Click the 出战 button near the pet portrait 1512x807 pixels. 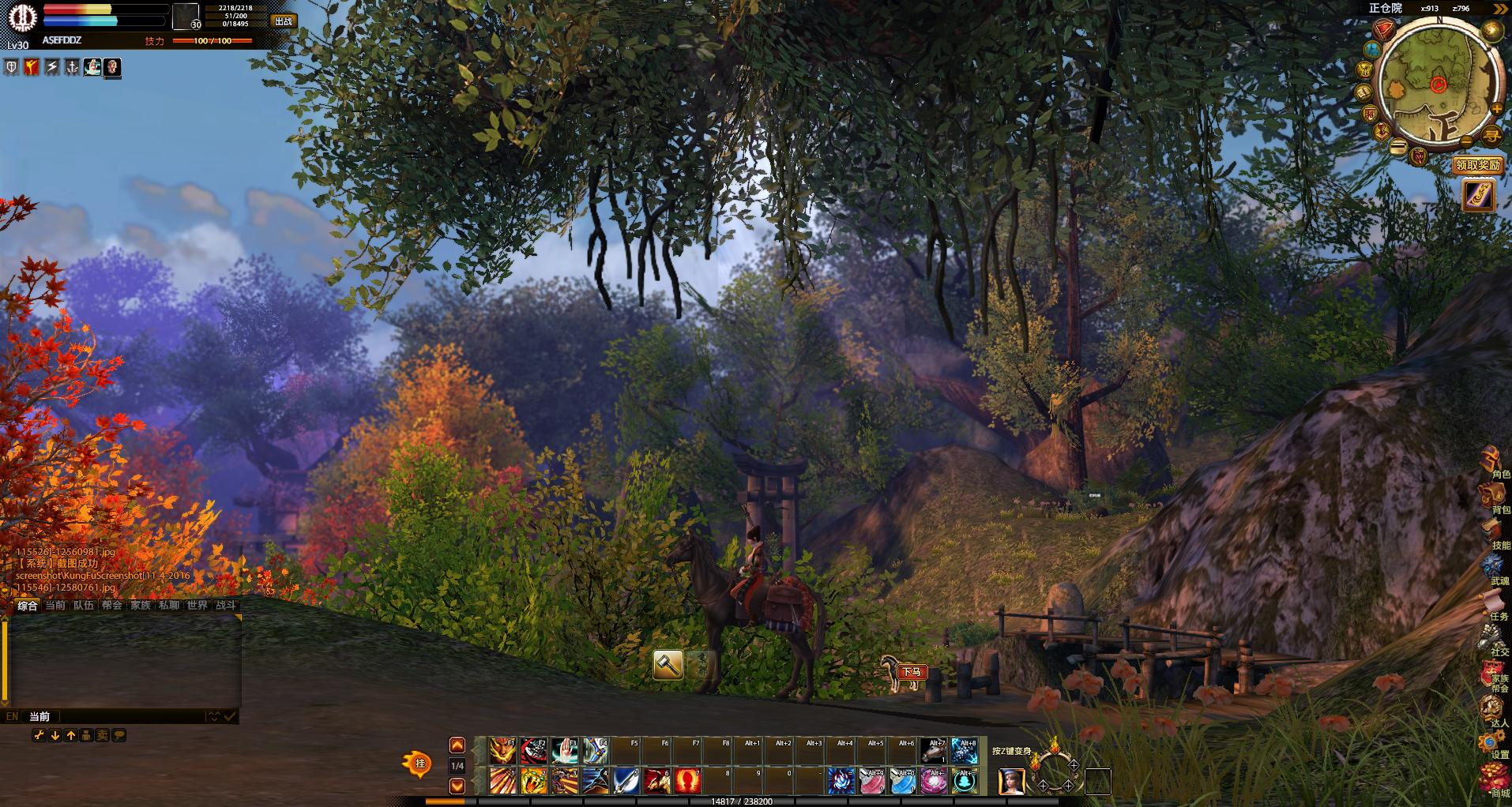(x=283, y=21)
